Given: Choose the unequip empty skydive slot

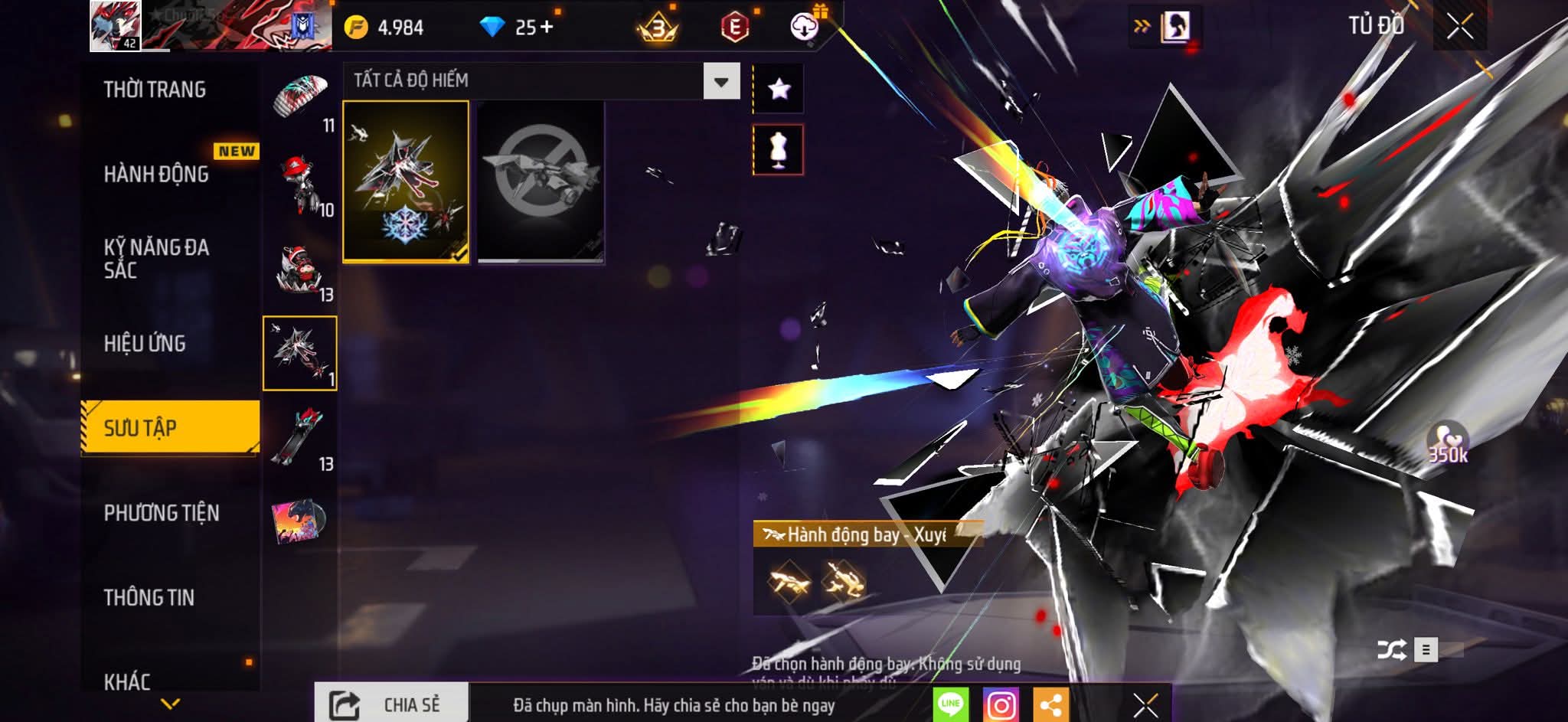Looking at the screenshot, I should 541,181.
